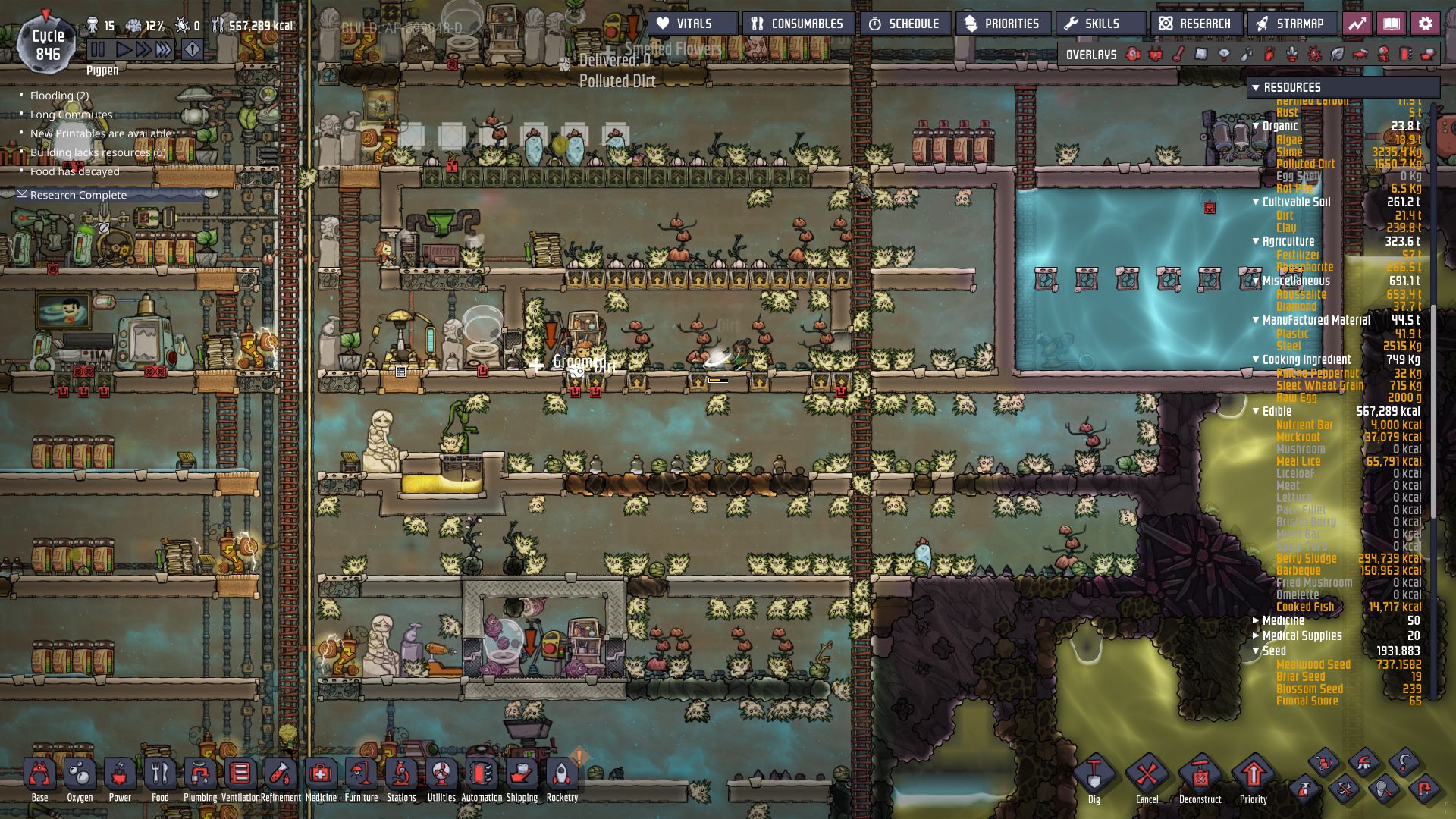This screenshot has height=819, width=1456.
Task: Click the Flooding (2) alert
Action: pos(58,96)
